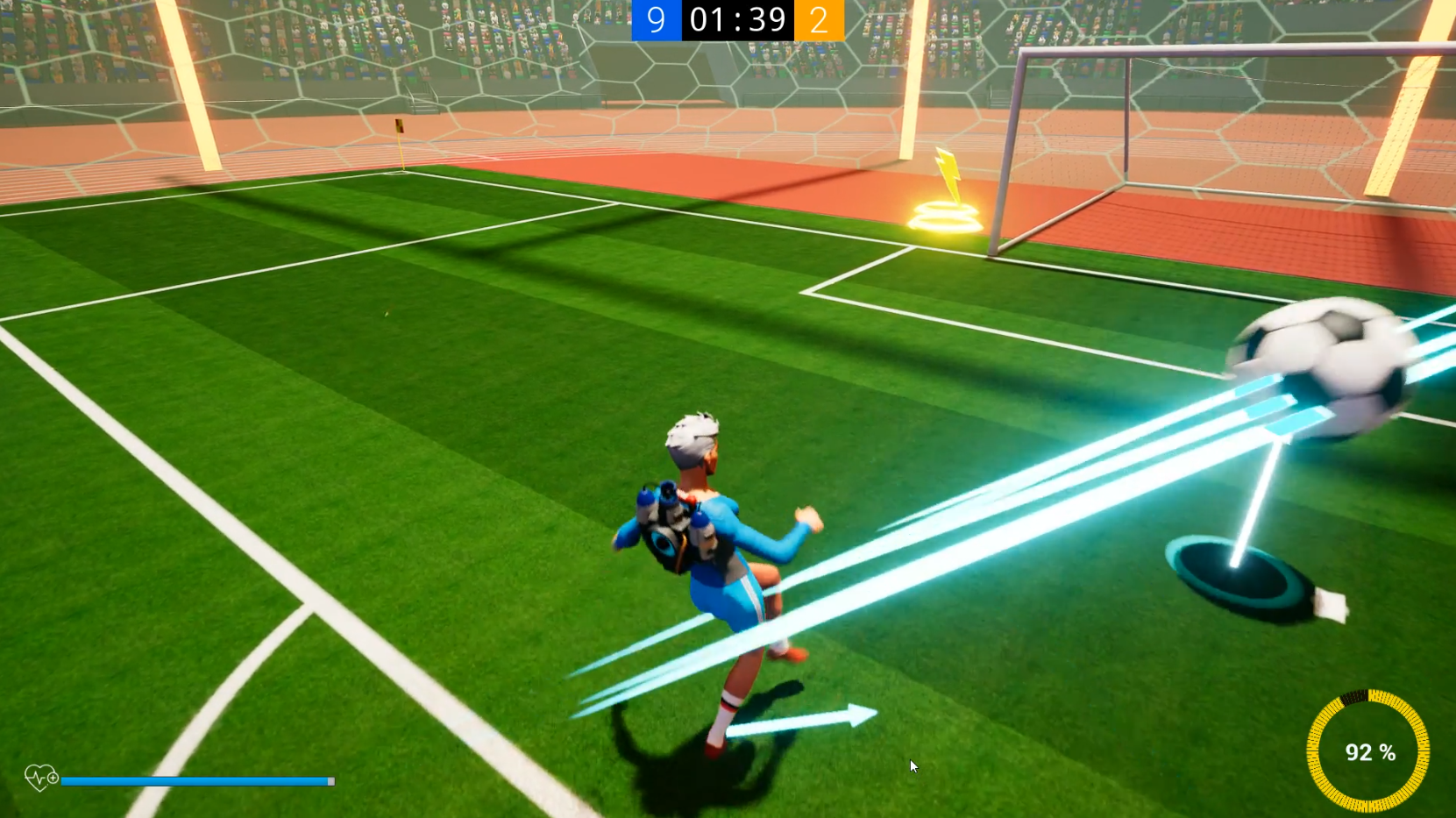Click the 92% kick power gauge
1456x818 pixels.
[1370, 752]
